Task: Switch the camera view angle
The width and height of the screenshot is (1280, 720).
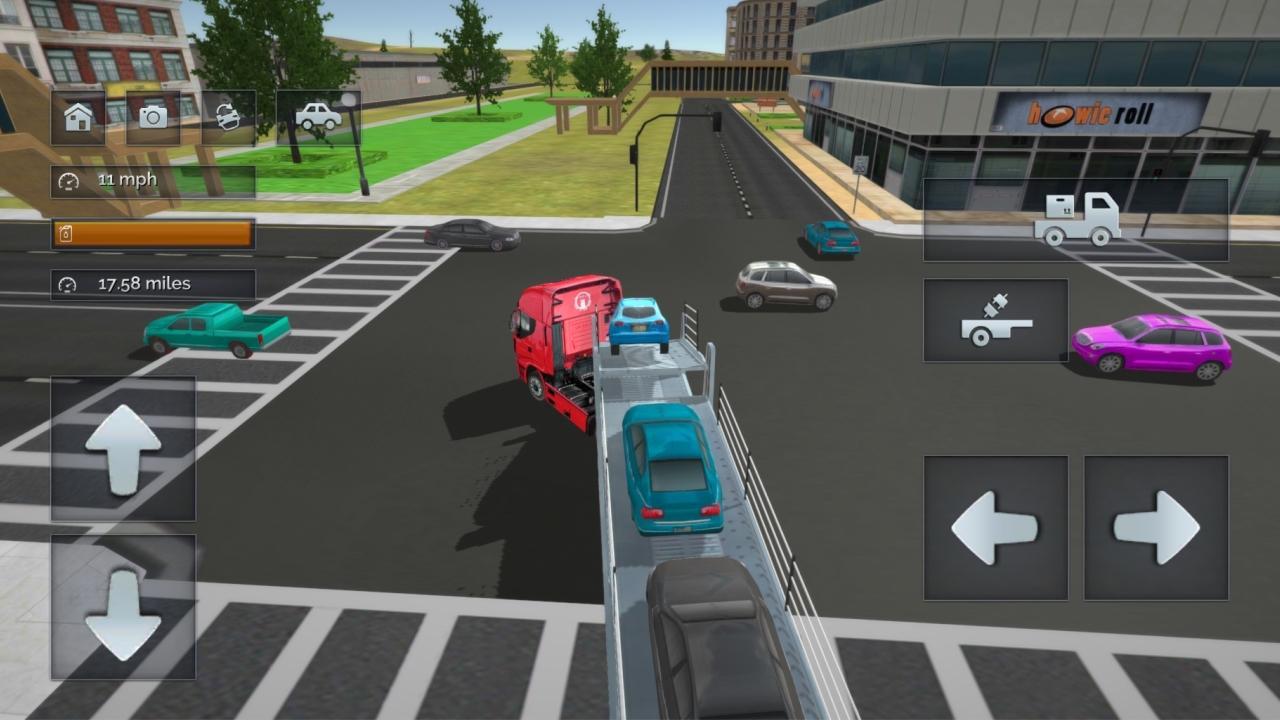Action: pyautogui.click(x=230, y=117)
